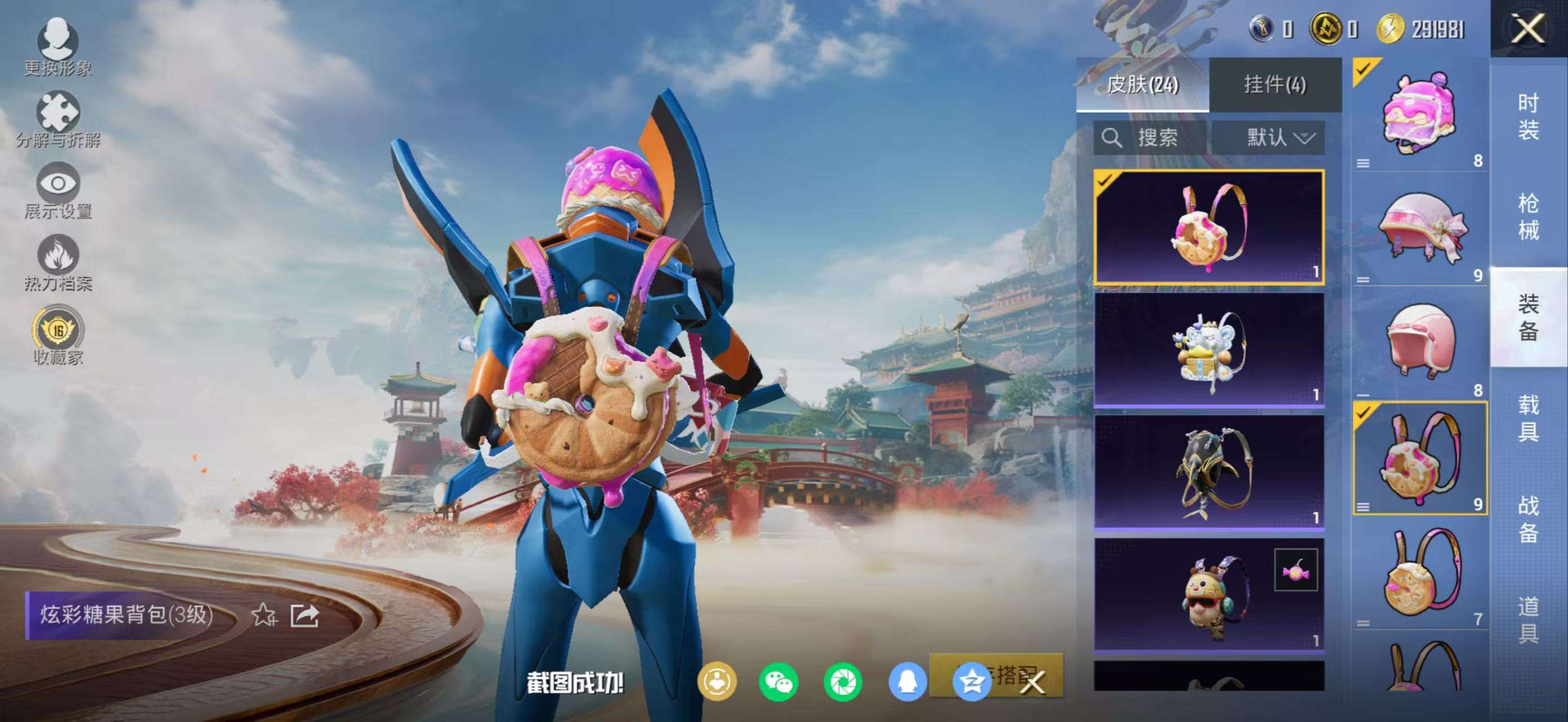Close the wardrobe with top-right X
Screen dimensions: 1568x722
point(1528,29)
